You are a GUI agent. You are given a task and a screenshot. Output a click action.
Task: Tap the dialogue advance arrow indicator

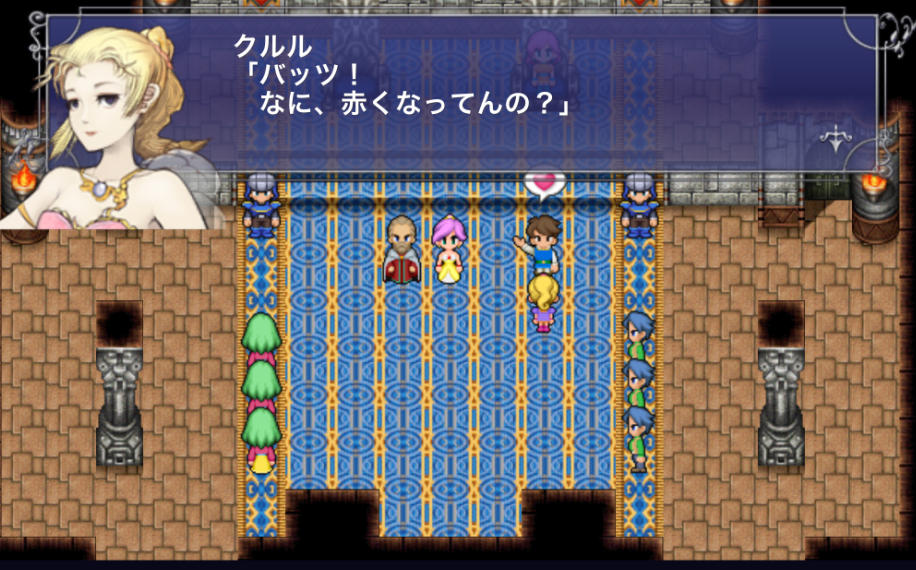(835, 137)
